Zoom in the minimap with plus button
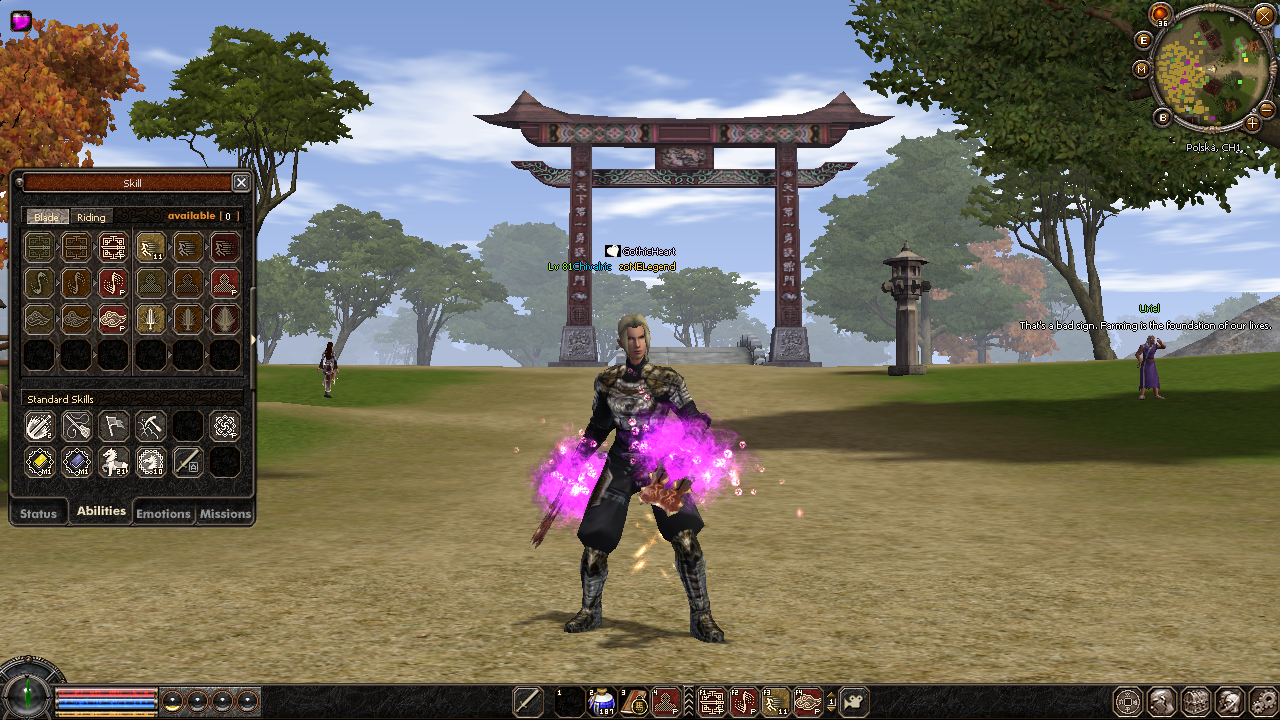Screen dimensions: 1280x720 click(1252, 122)
